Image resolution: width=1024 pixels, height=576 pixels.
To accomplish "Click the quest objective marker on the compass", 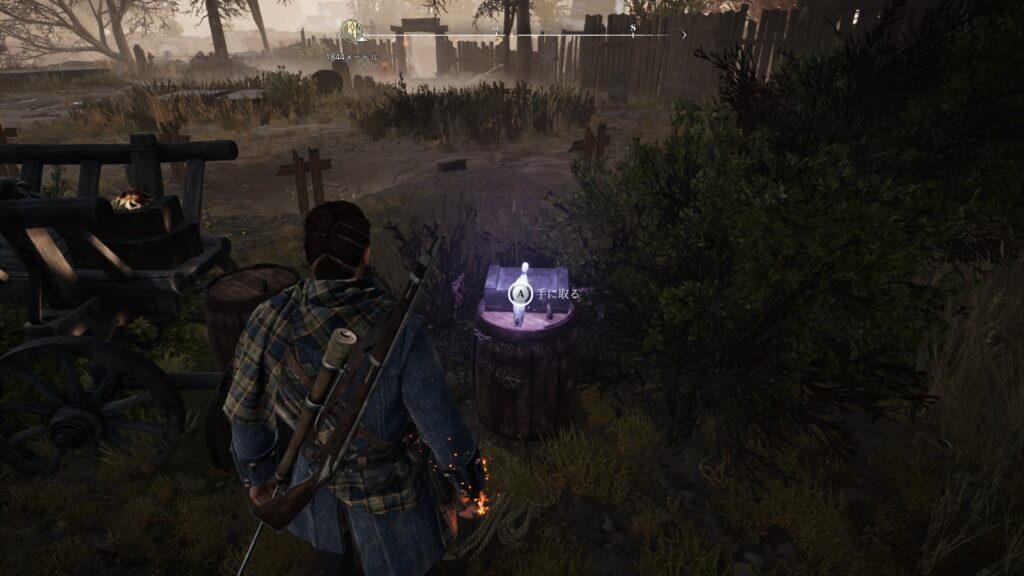I will pyautogui.click(x=351, y=31).
